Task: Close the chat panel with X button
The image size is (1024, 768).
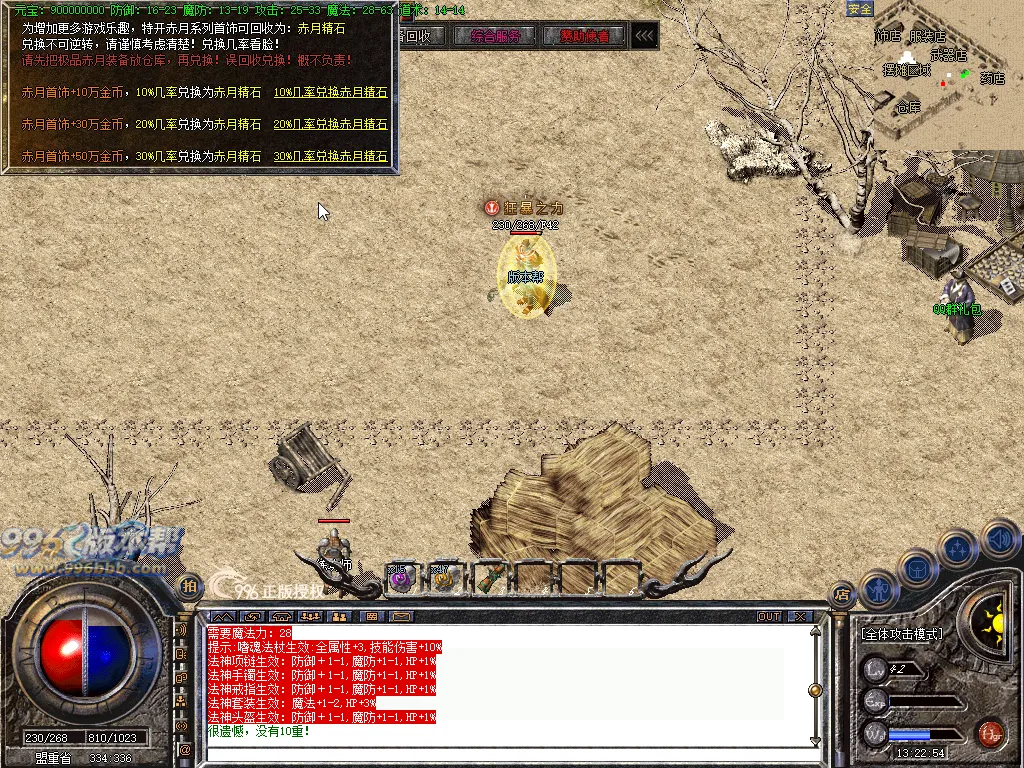Action: pos(800,616)
